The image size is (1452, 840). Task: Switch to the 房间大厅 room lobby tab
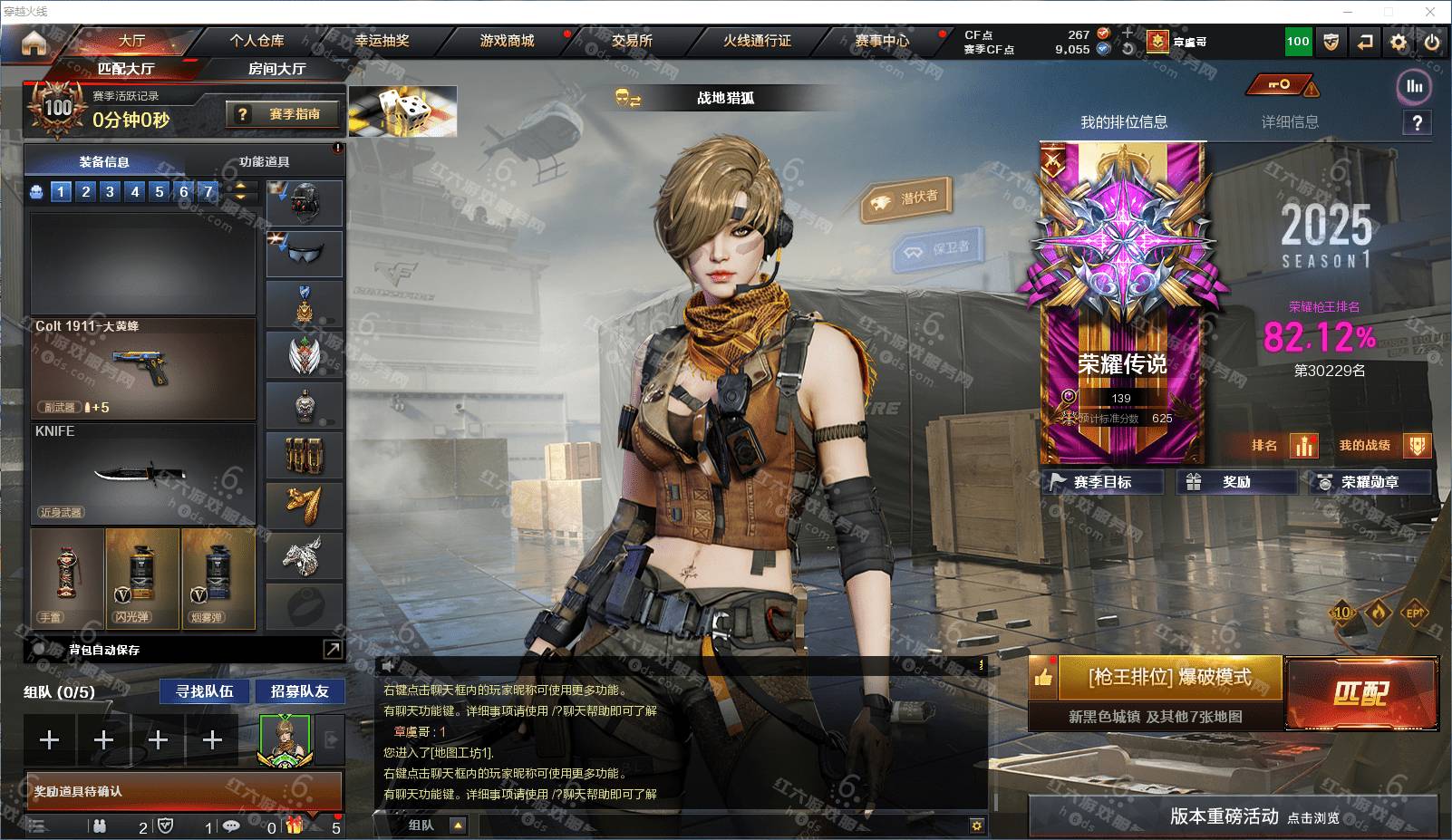coord(276,69)
